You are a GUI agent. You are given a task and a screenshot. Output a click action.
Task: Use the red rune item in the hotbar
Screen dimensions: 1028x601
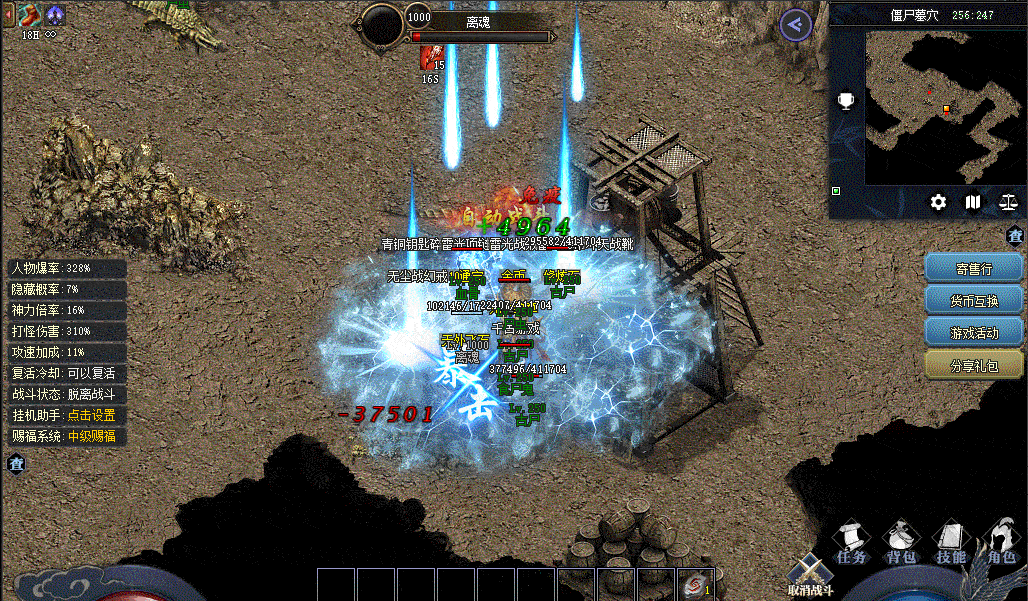(694, 585)
